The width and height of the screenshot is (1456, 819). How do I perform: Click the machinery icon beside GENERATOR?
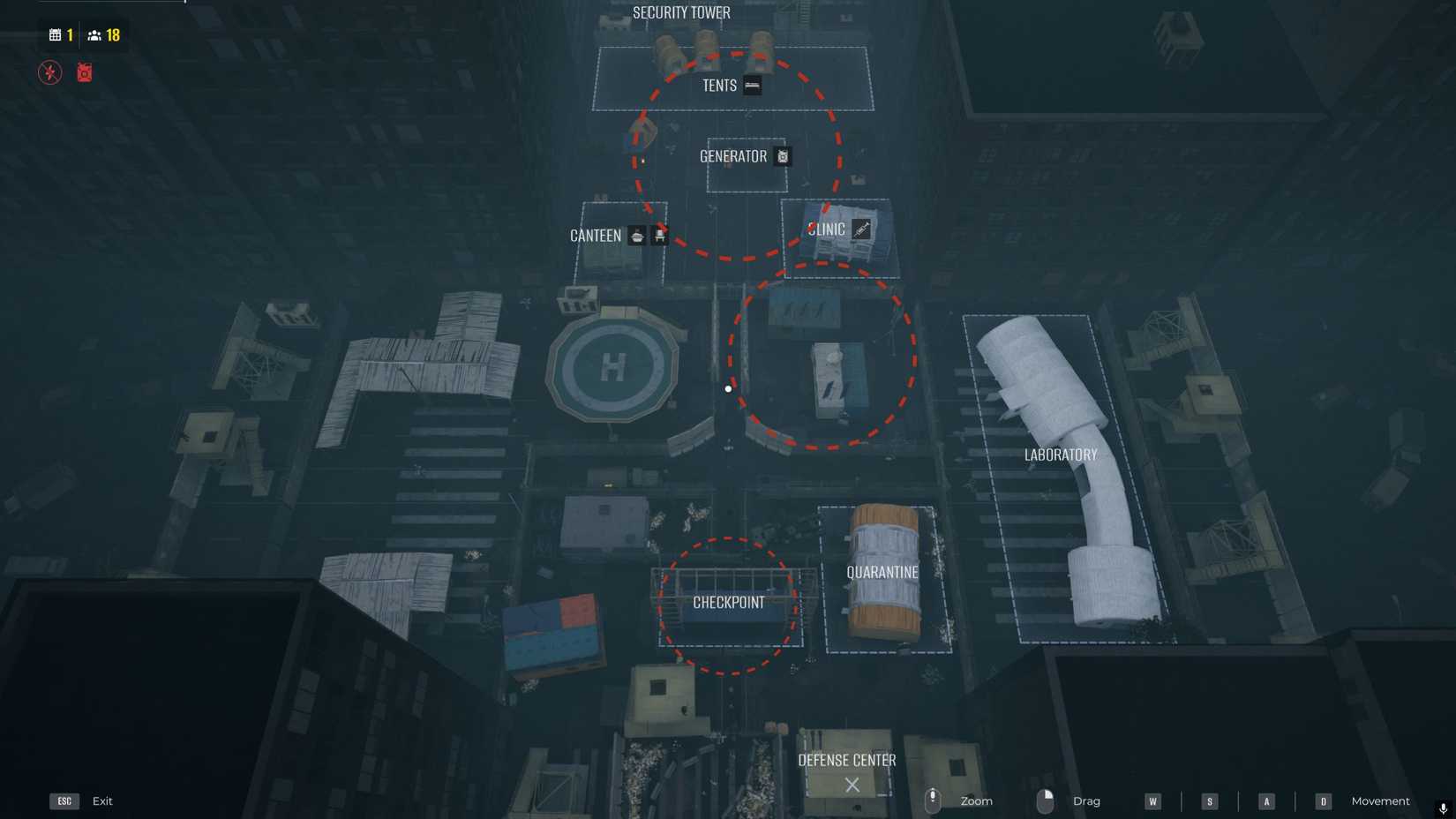tap(782, 156)
